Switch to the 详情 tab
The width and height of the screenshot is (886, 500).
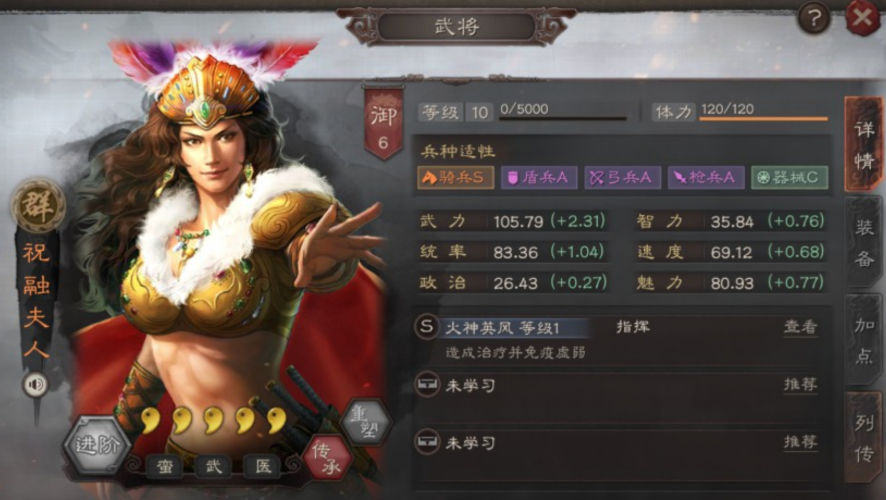[863, 143]
